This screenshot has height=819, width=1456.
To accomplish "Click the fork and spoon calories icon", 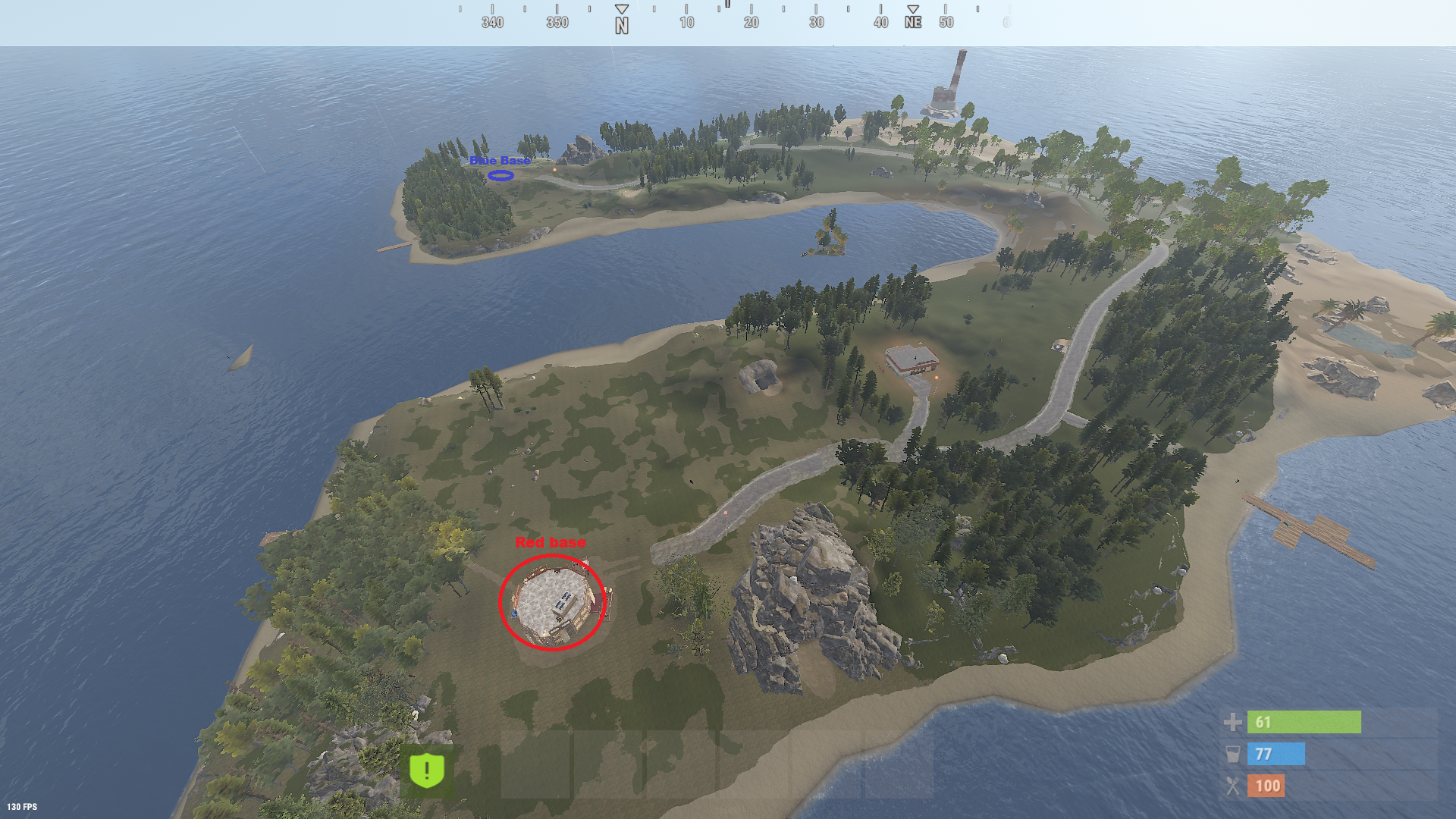I will coord(1233,786).
